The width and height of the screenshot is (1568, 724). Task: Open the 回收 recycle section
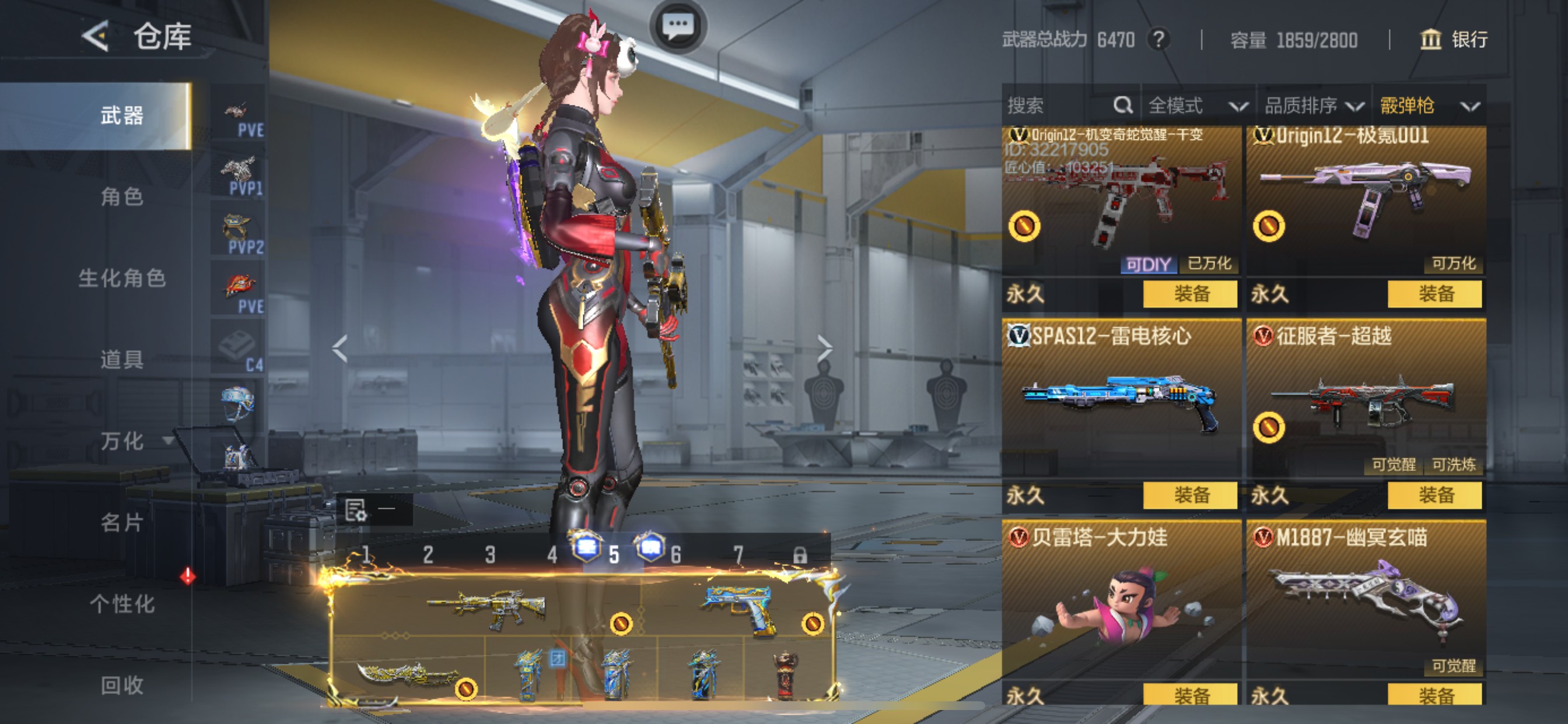point(122,685)
